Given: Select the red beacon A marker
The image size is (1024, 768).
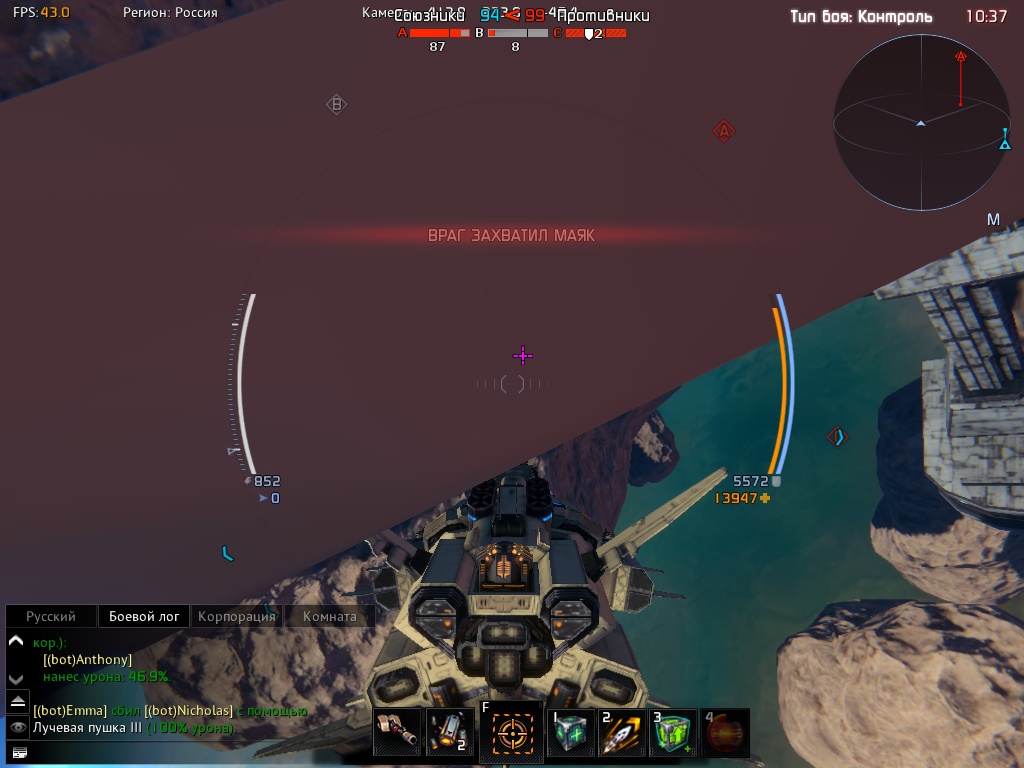Looking at the screenshot, I should [x=724, y=131].
